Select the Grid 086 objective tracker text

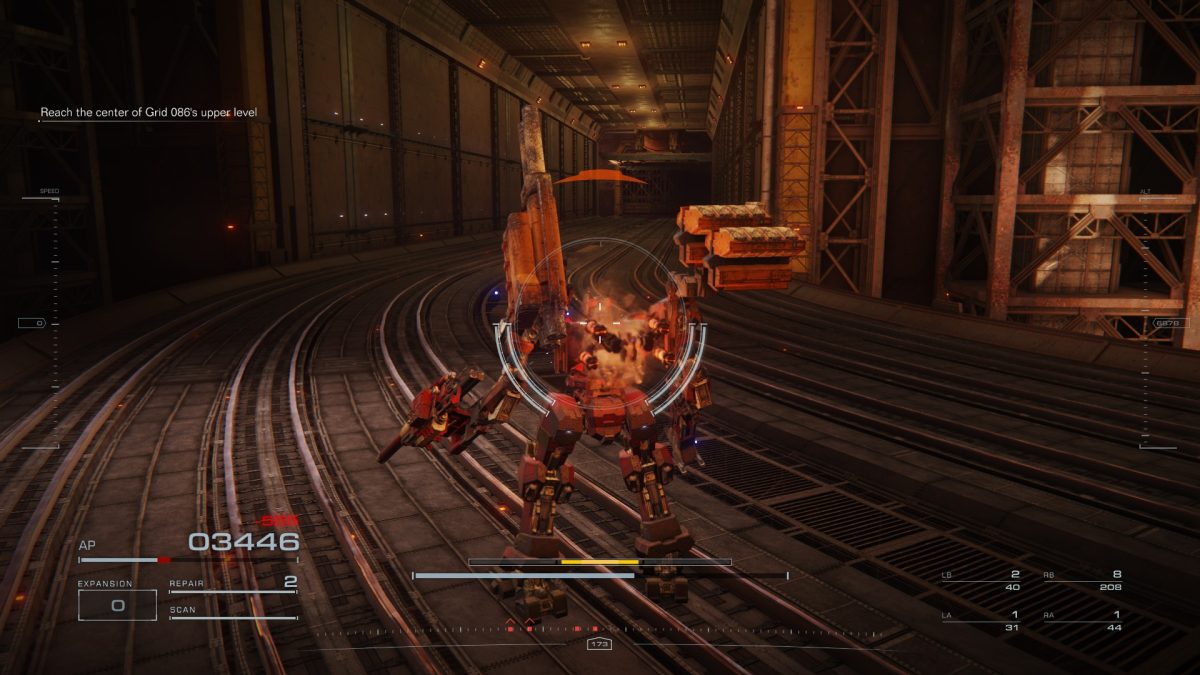pyautogui.click(x=148, y=113)
